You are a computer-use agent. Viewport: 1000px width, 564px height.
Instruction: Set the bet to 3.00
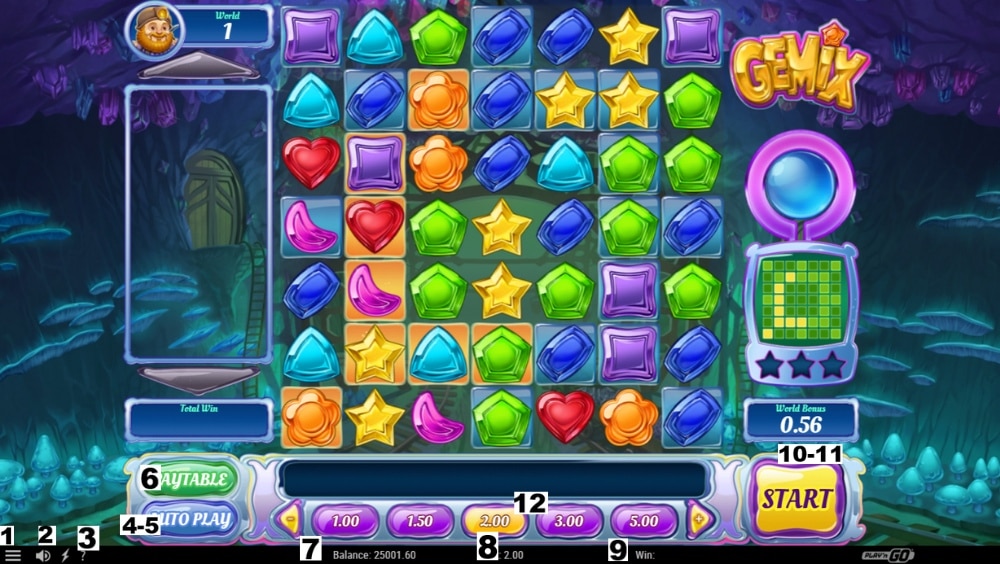[568, 521]
